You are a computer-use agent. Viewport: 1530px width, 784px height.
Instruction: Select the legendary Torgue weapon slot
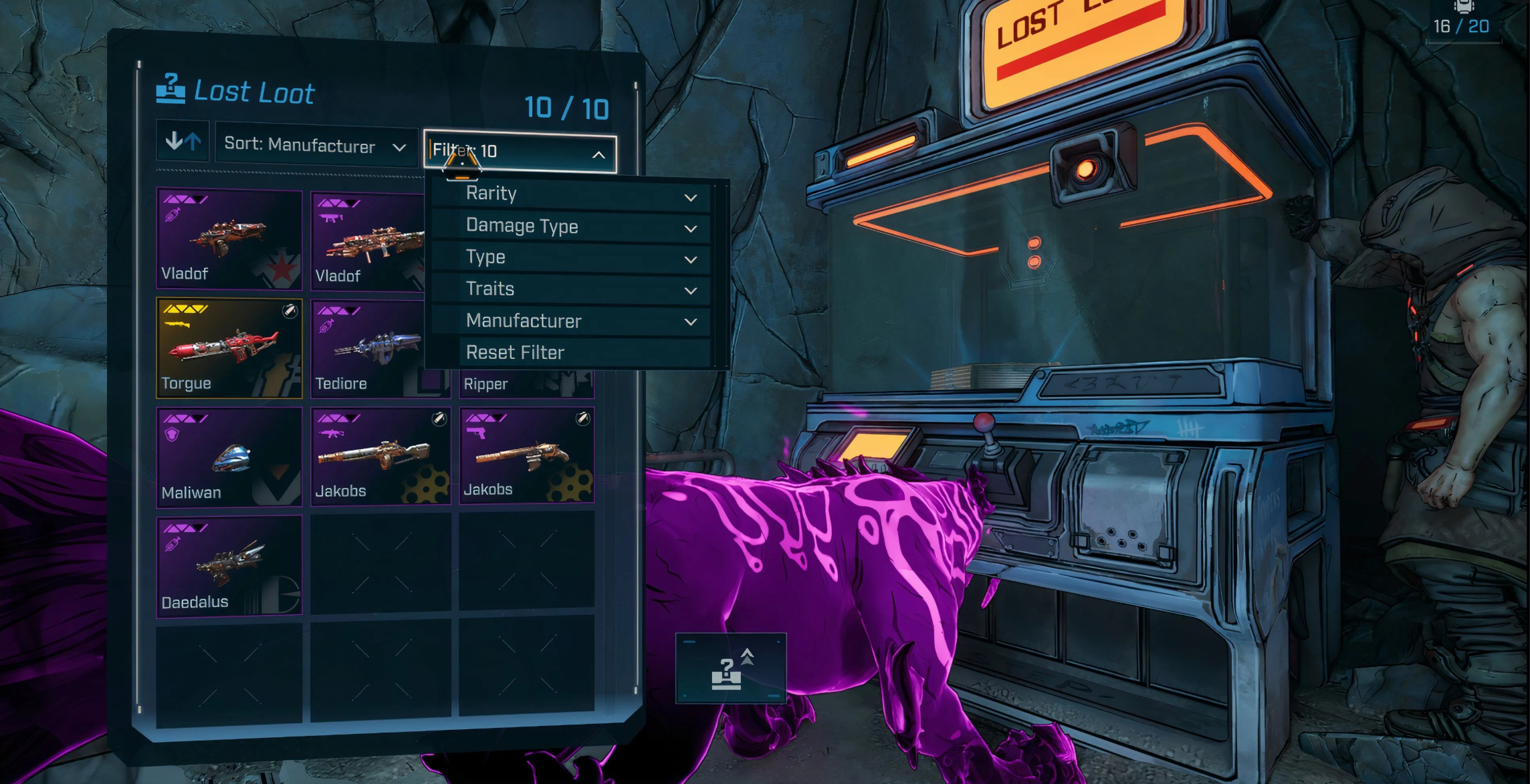(x=229, y=348)
